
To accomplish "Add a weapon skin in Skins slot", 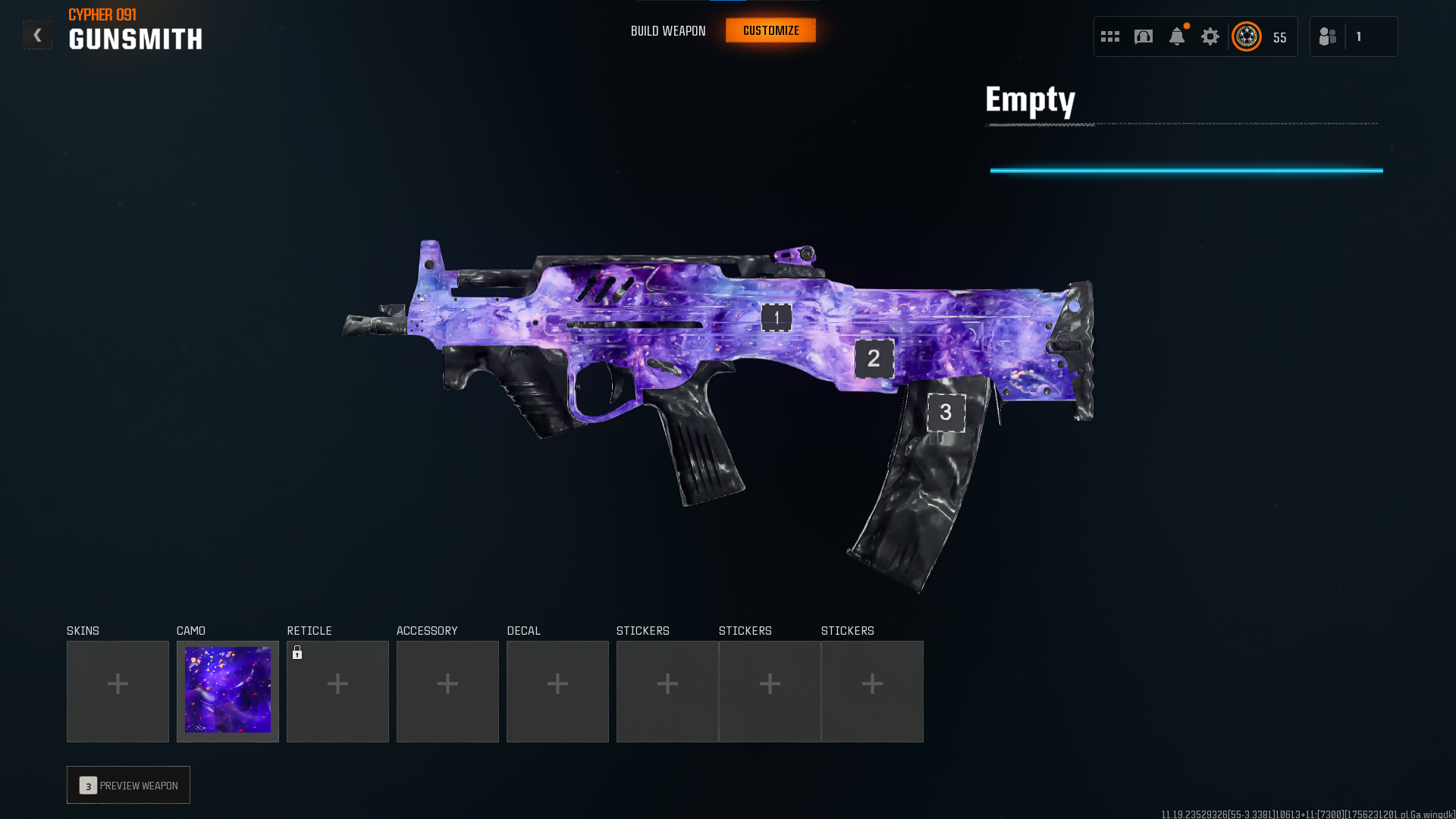I will tap(118, 691).
